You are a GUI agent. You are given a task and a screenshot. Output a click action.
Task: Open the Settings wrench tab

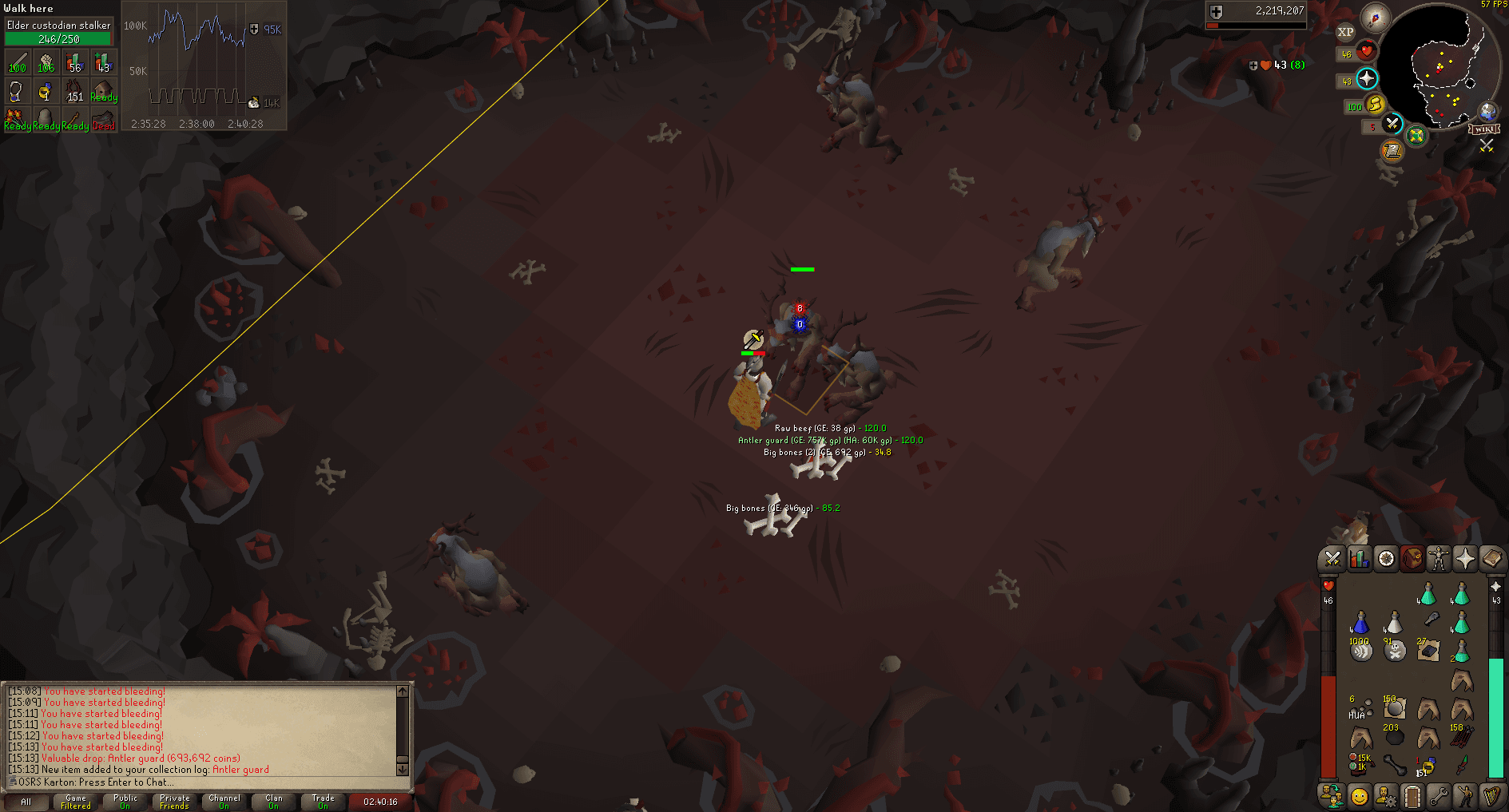(1439, 796)
